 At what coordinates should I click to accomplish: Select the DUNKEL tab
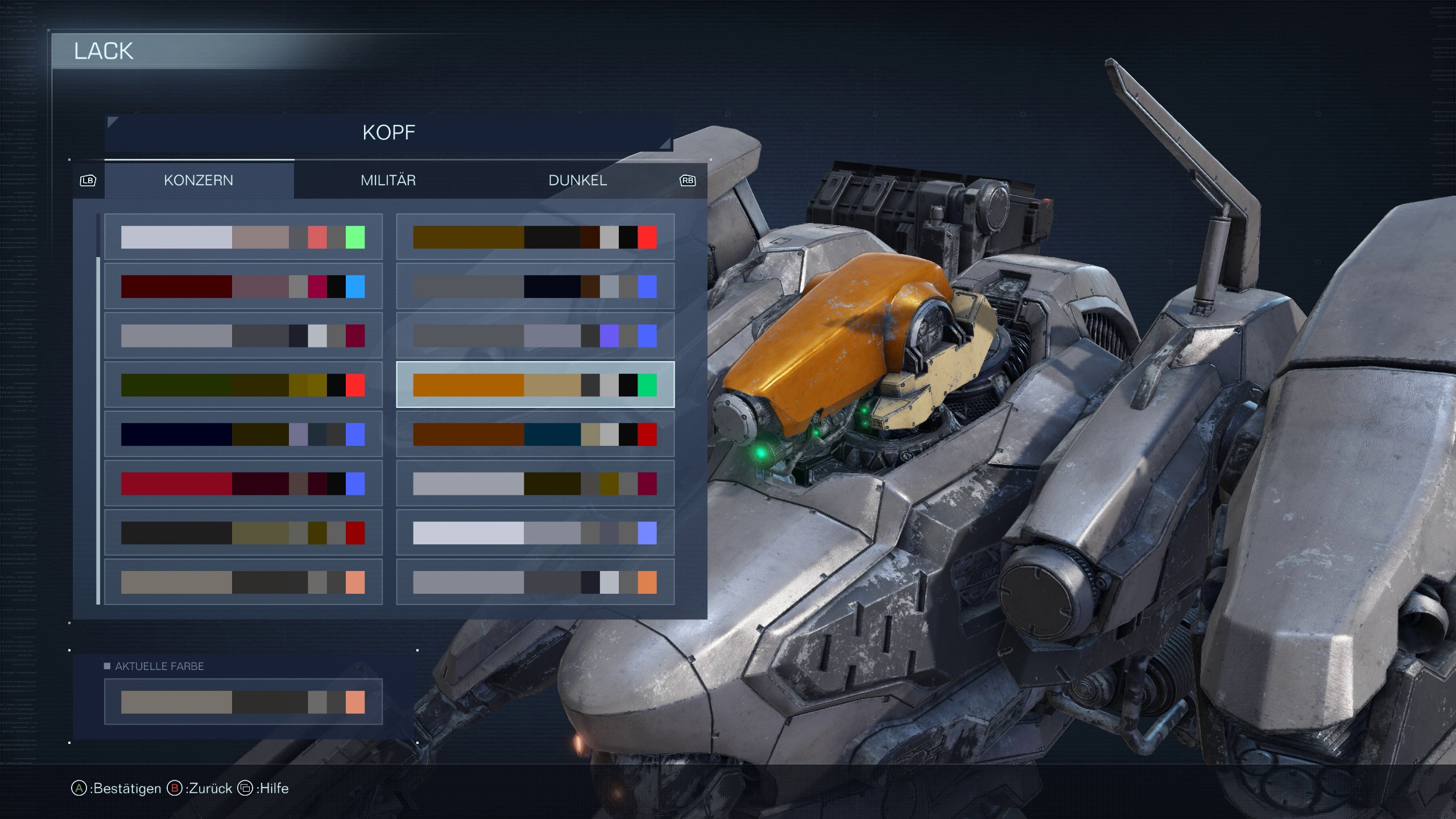[577, 180]
